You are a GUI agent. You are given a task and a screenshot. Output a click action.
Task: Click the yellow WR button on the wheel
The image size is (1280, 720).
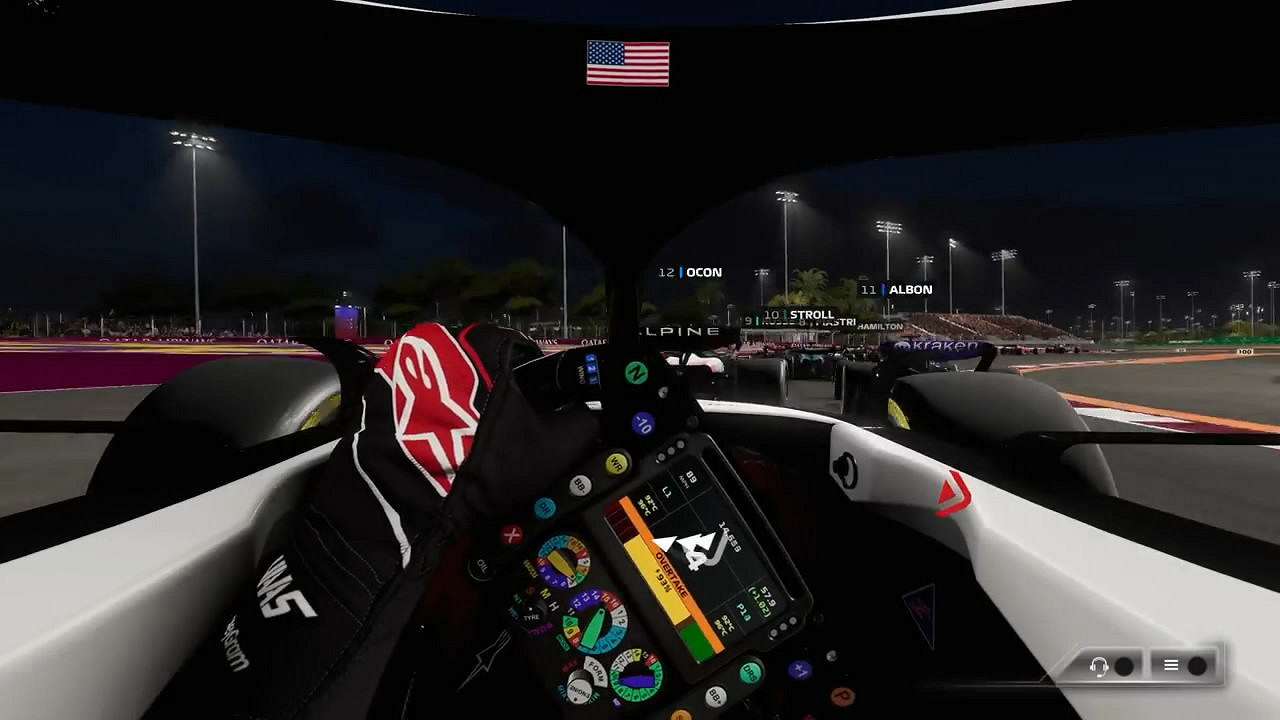pos(615,461)
